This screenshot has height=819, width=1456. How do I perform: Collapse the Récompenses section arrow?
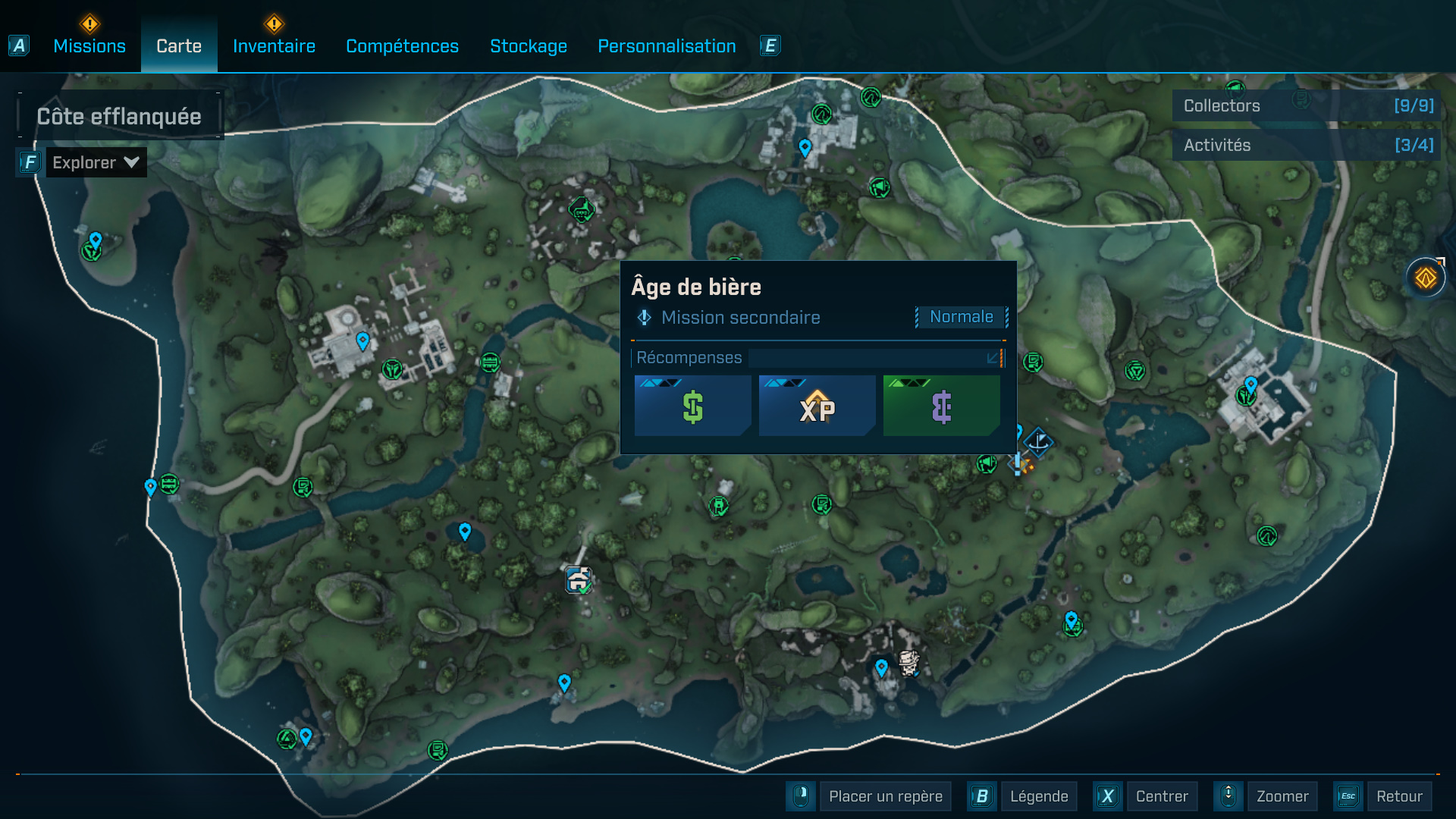[x=993, y=358]
